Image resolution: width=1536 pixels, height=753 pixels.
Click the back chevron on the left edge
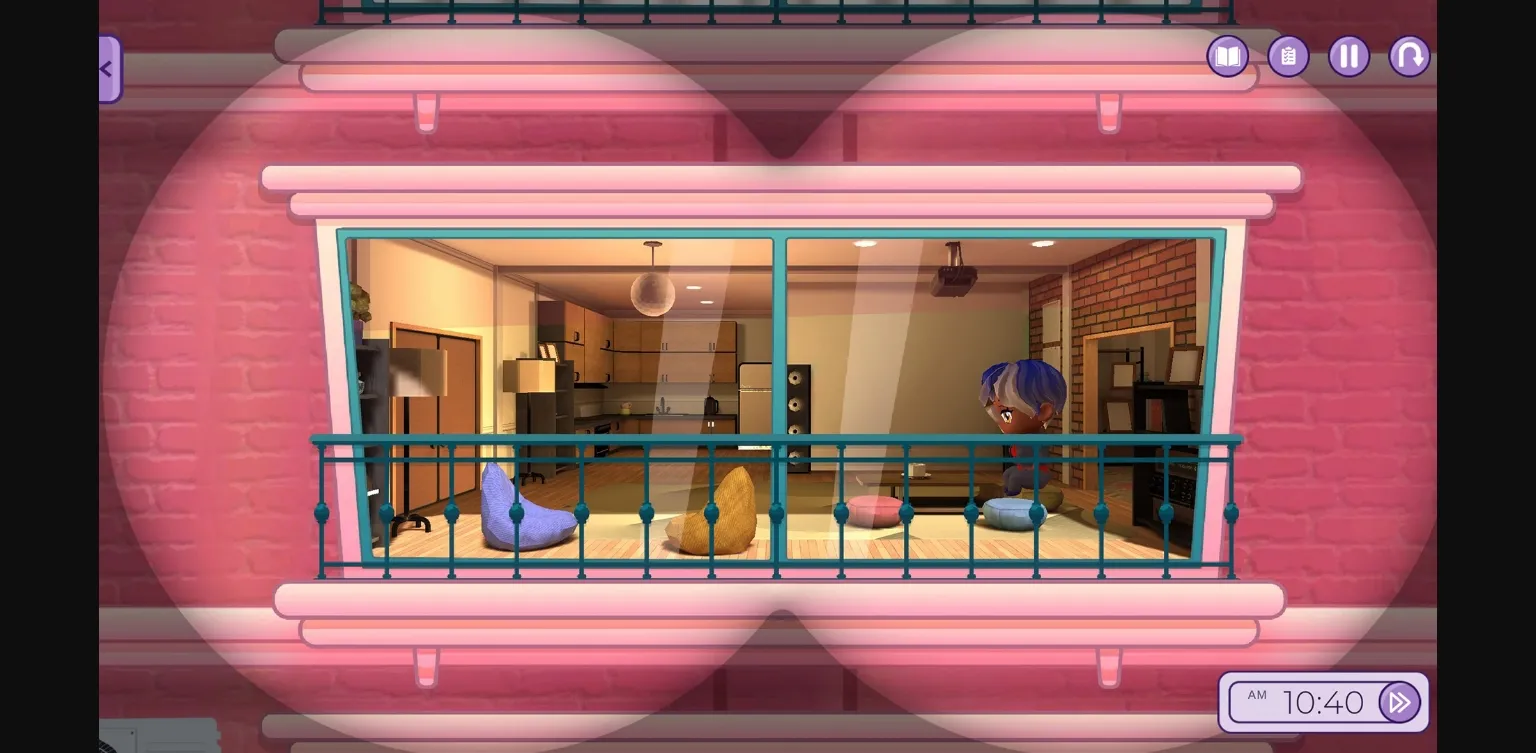coord(106,68)
